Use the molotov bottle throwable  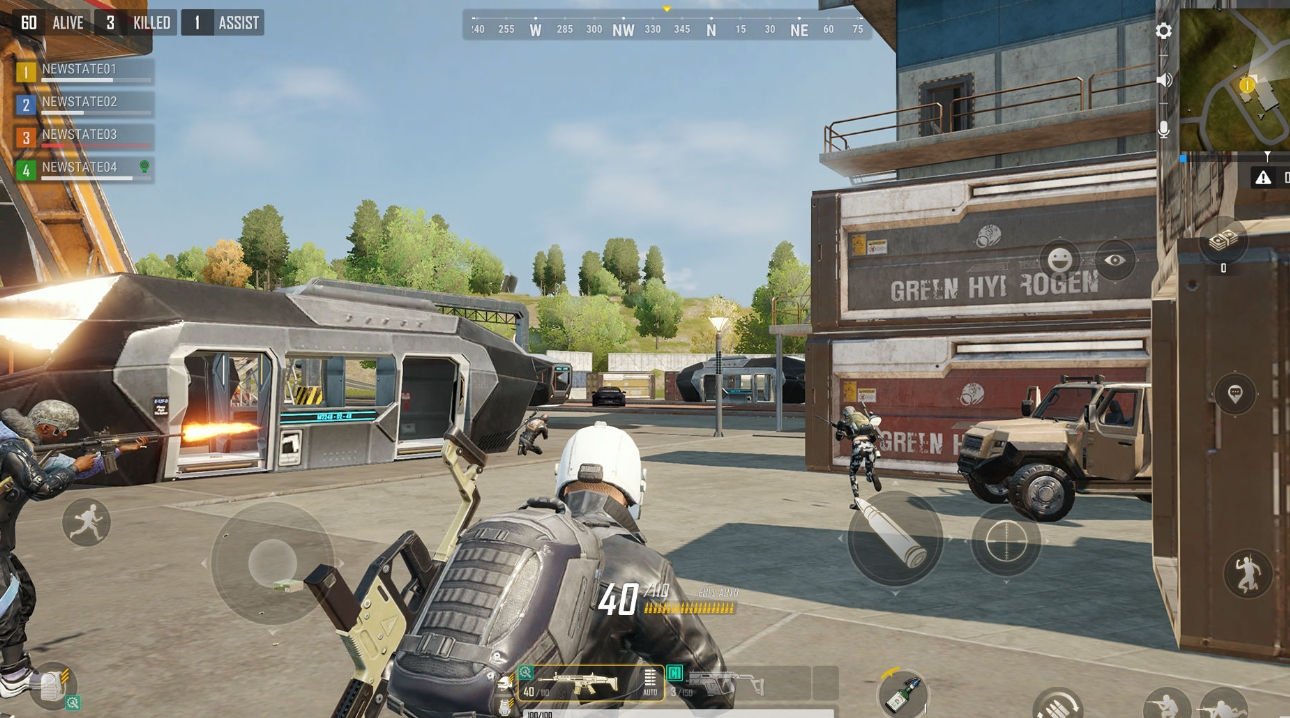pos(903,694)
